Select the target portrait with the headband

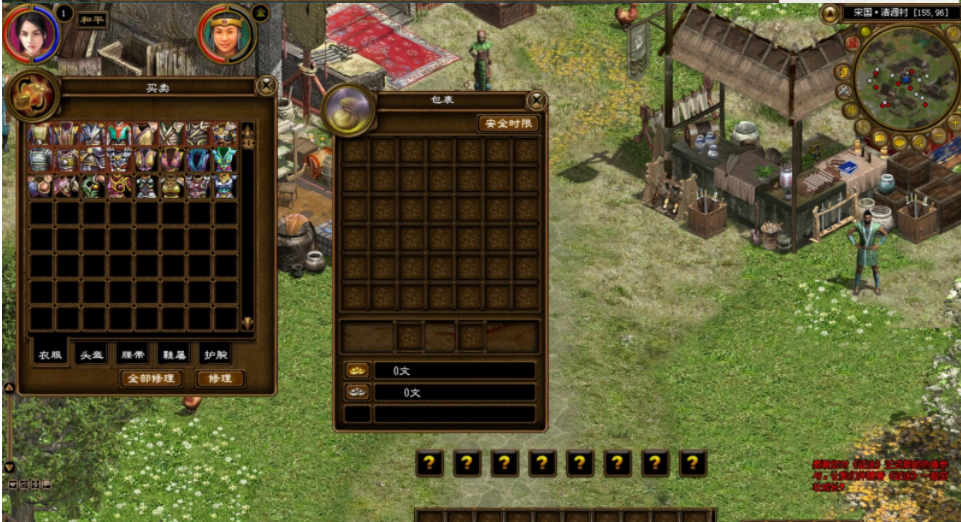[227, 33]
